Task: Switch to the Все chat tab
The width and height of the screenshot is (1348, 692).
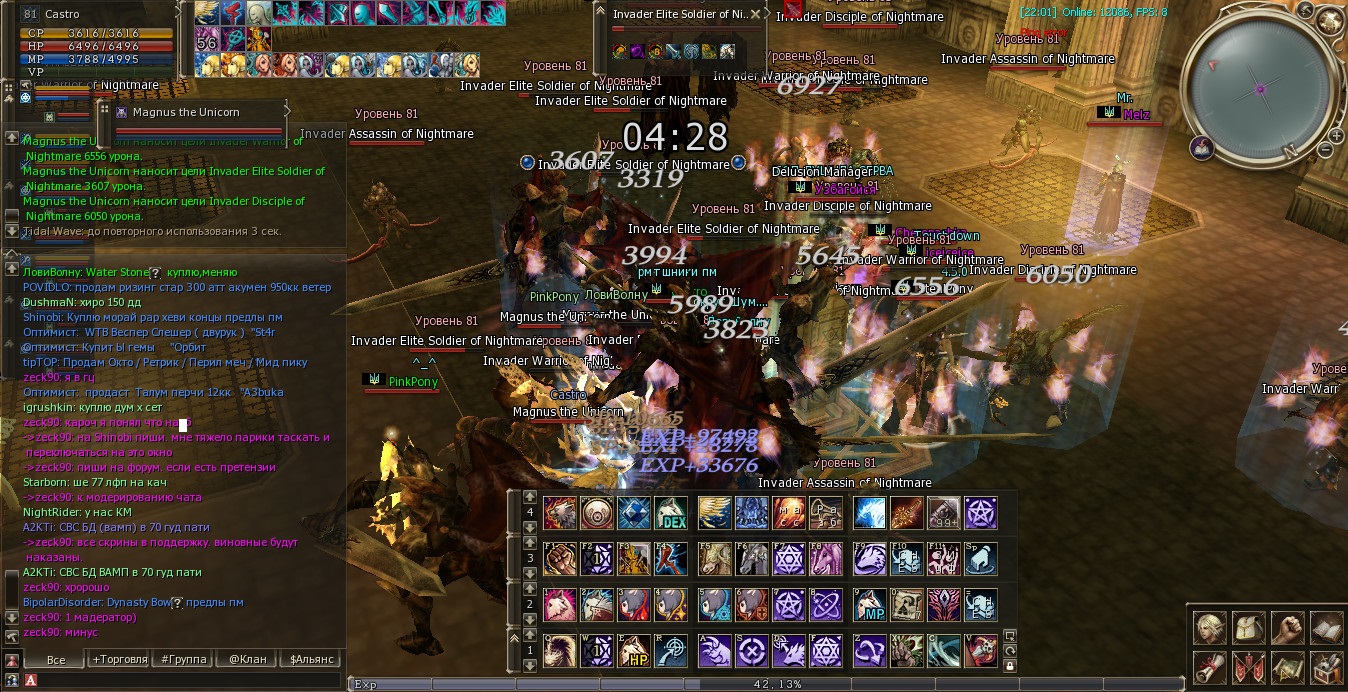Action: pyautogui.click(x=56, y=659)
